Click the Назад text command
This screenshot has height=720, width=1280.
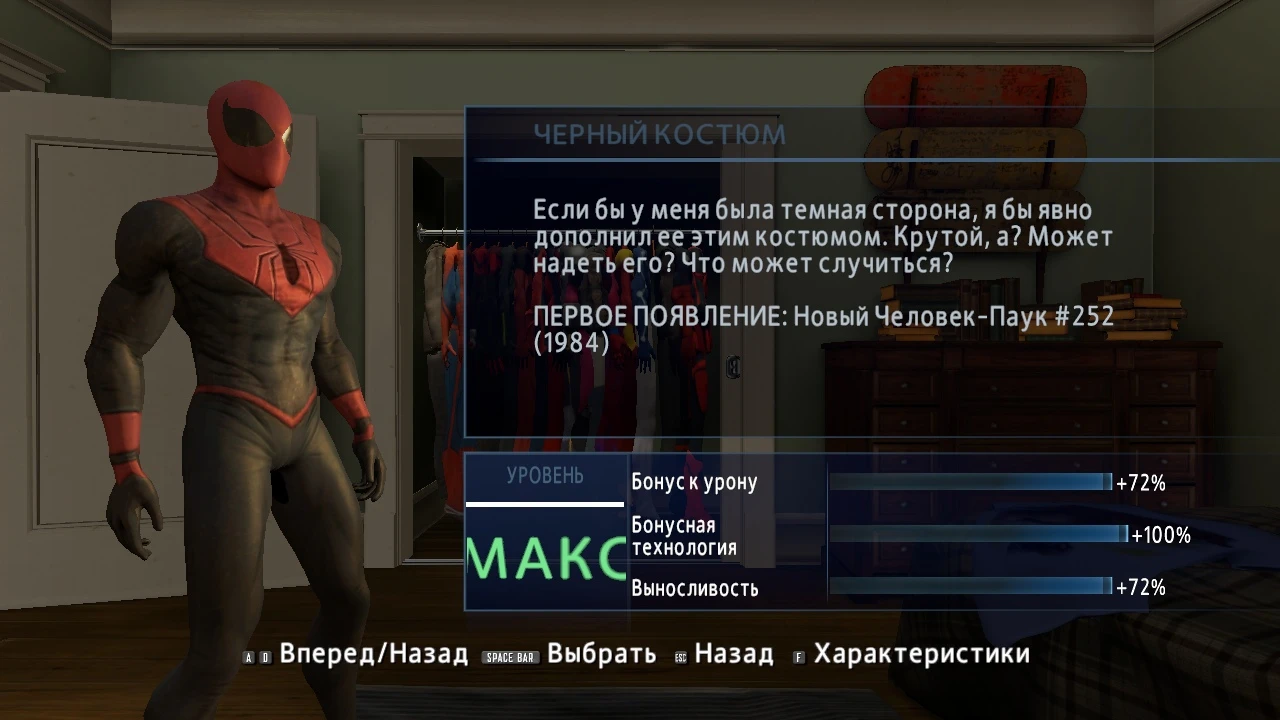(734, 654)
